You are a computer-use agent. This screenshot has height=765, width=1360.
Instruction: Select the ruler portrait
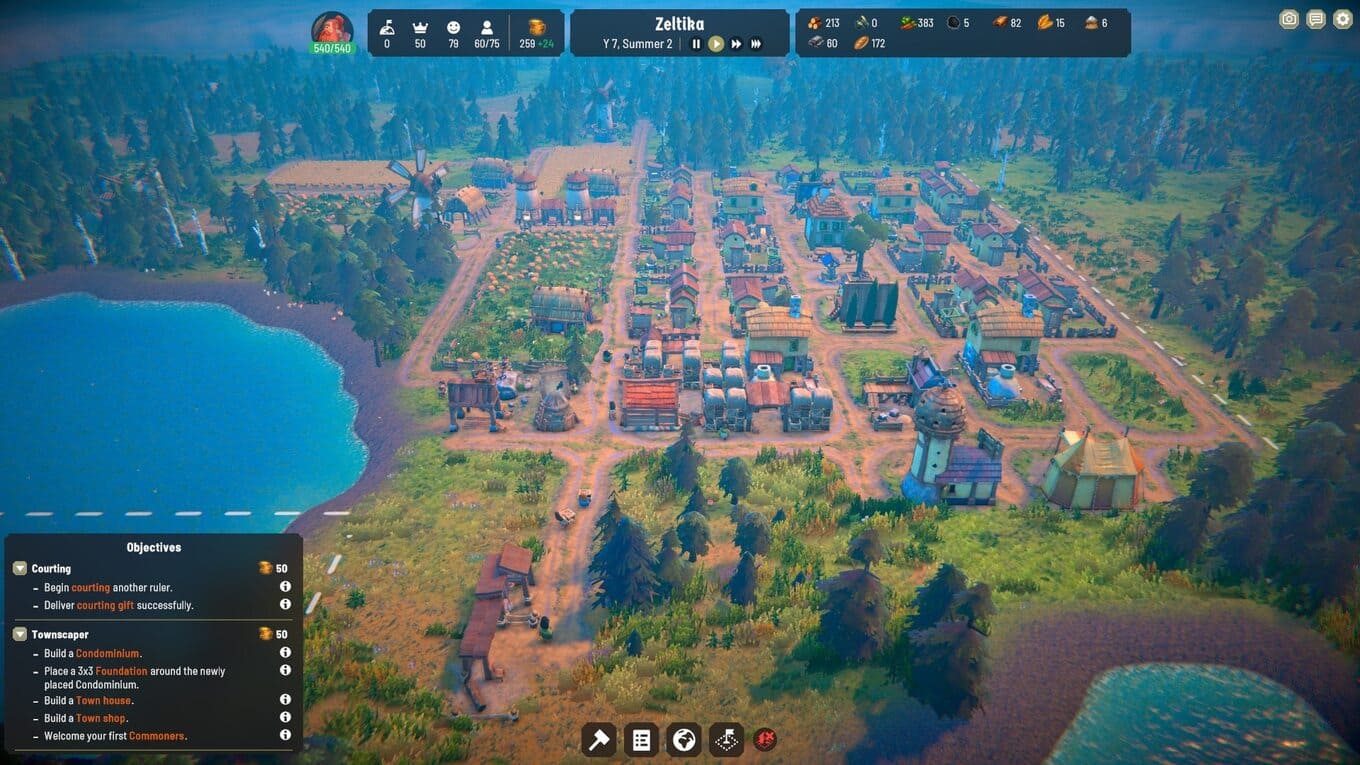point(332,31)
